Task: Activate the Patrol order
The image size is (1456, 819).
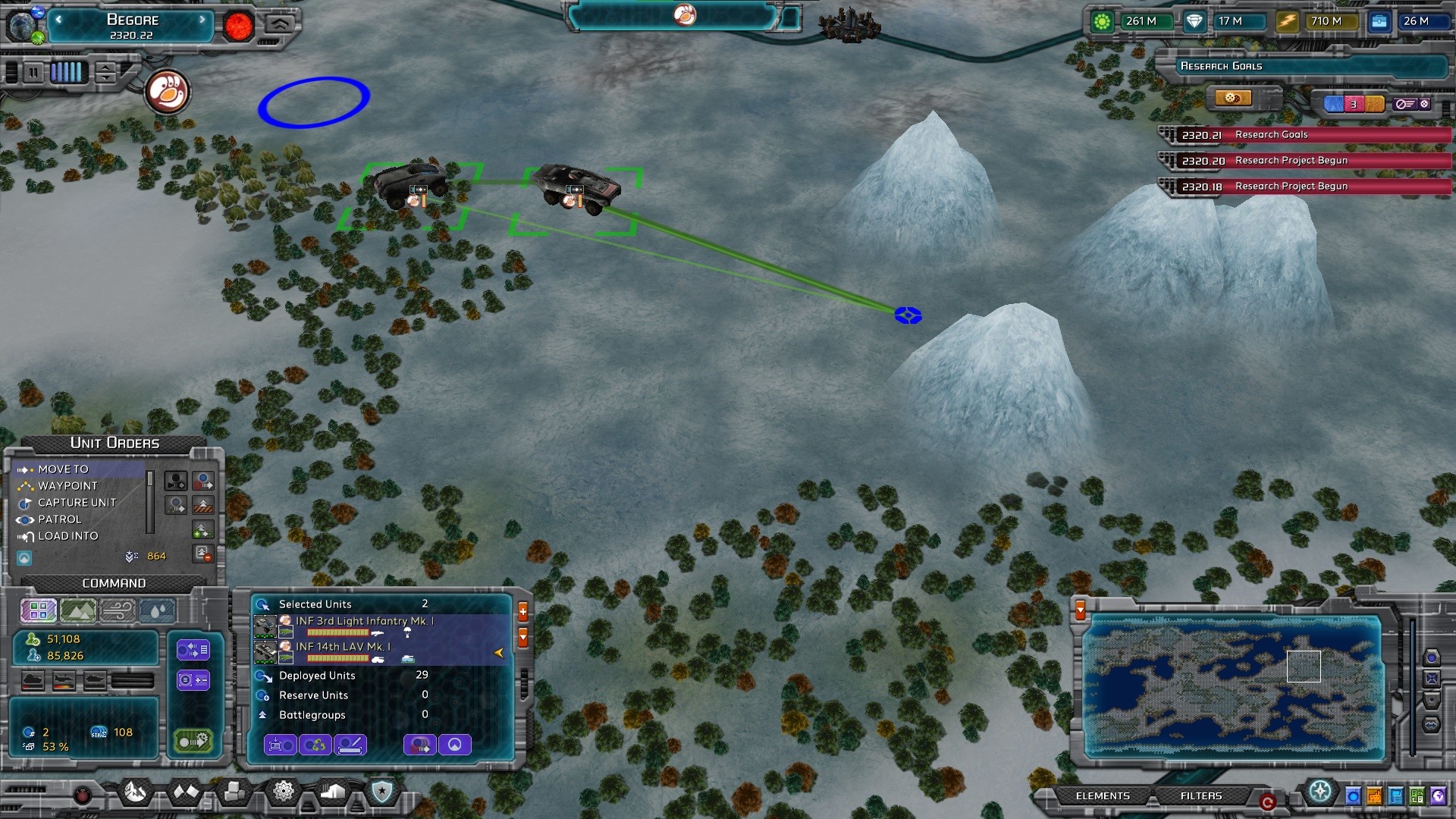Action: point(58,519)
